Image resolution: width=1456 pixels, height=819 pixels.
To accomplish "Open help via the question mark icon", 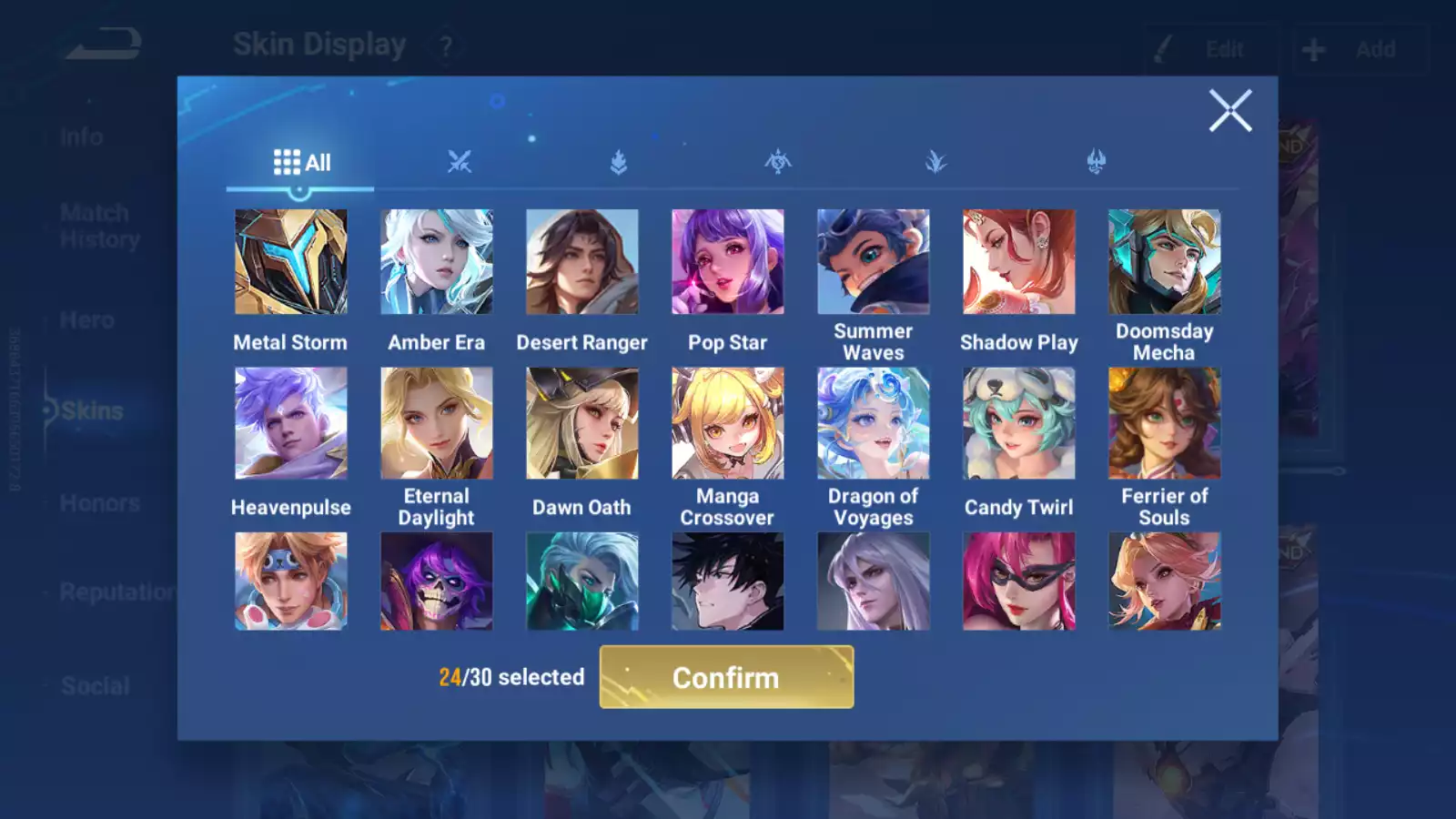I will [x=445, y=44].
